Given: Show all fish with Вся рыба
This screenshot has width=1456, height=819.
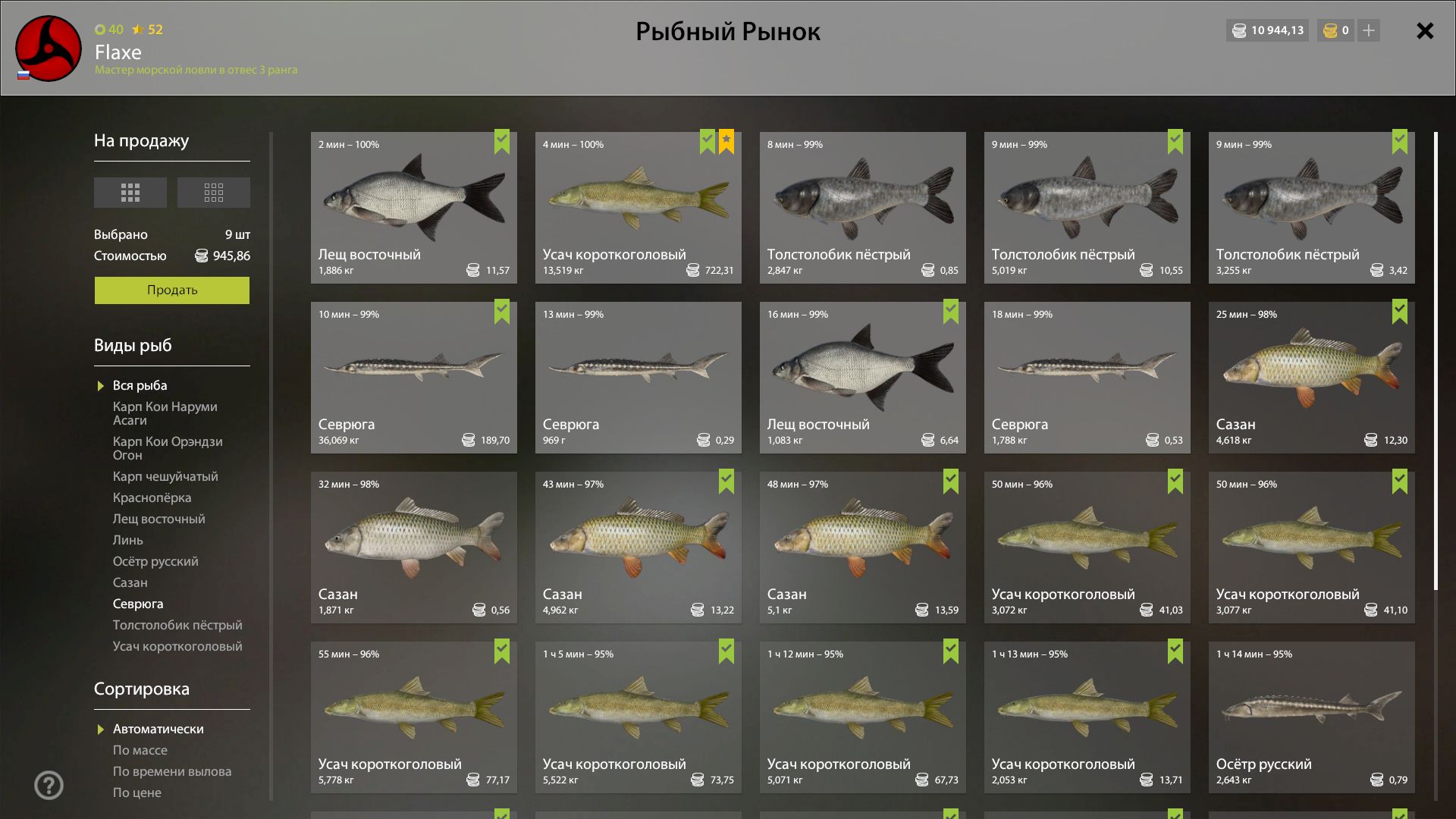Looking at the screenshot, I should point(140,385).
